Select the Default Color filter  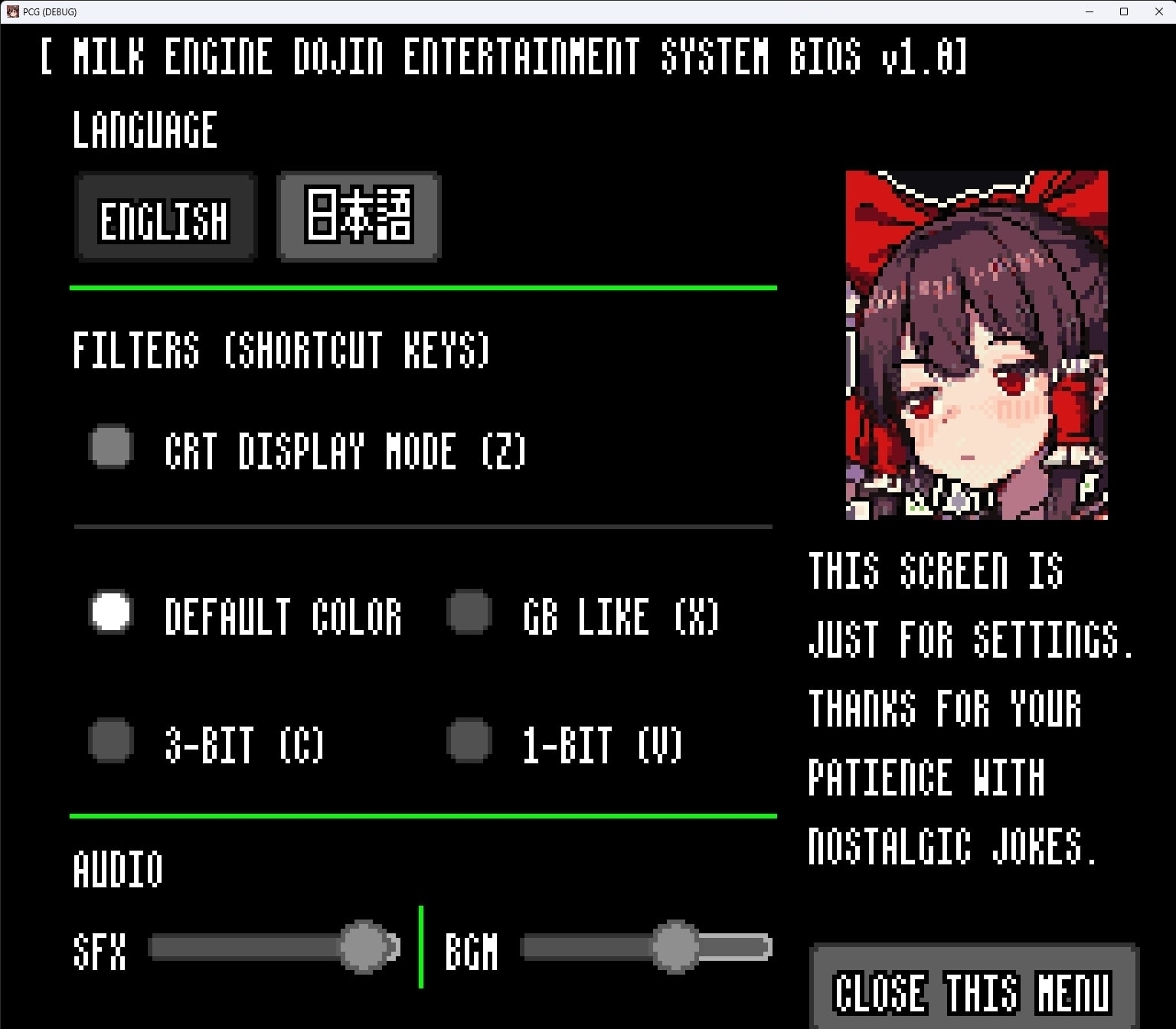click(x=109, y=612)
